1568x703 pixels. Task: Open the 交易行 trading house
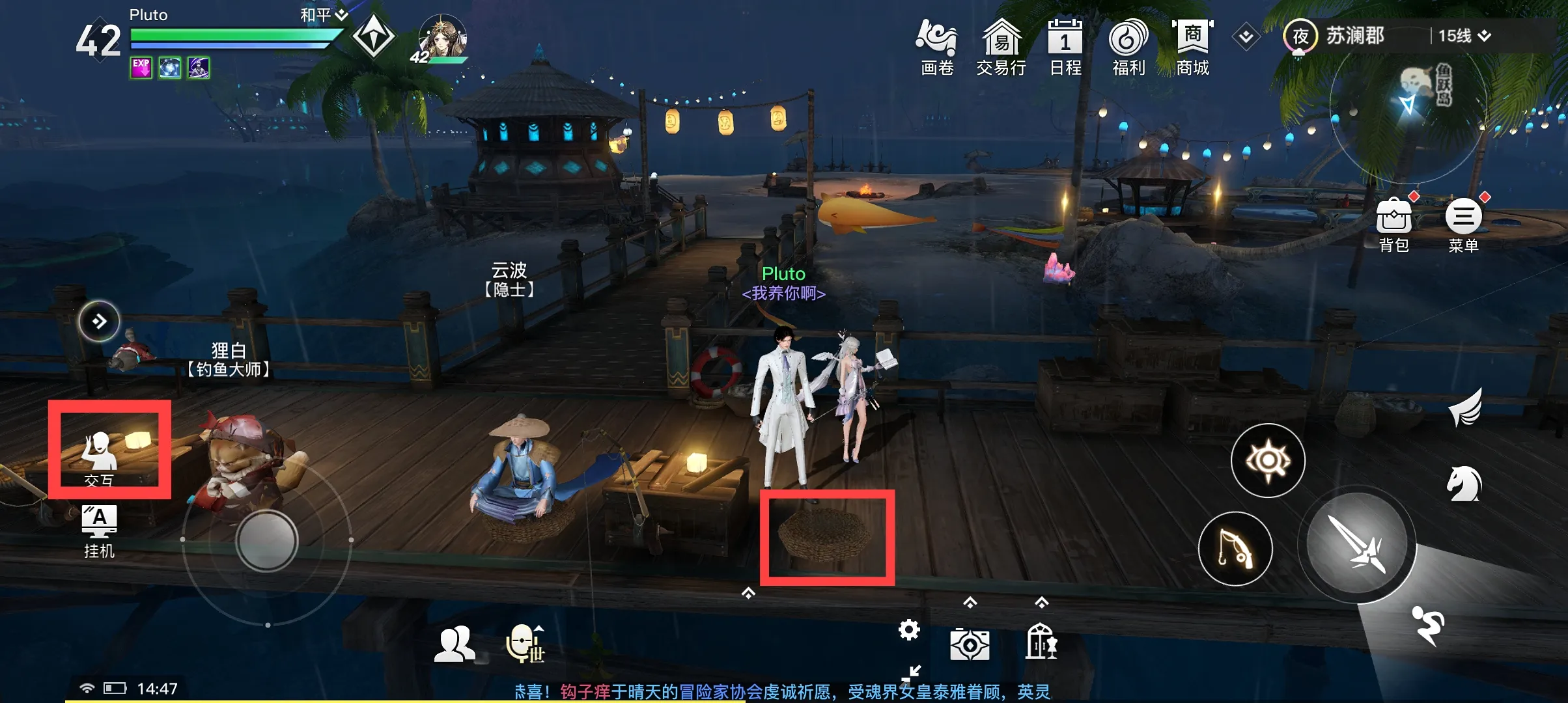(1001, 47)
